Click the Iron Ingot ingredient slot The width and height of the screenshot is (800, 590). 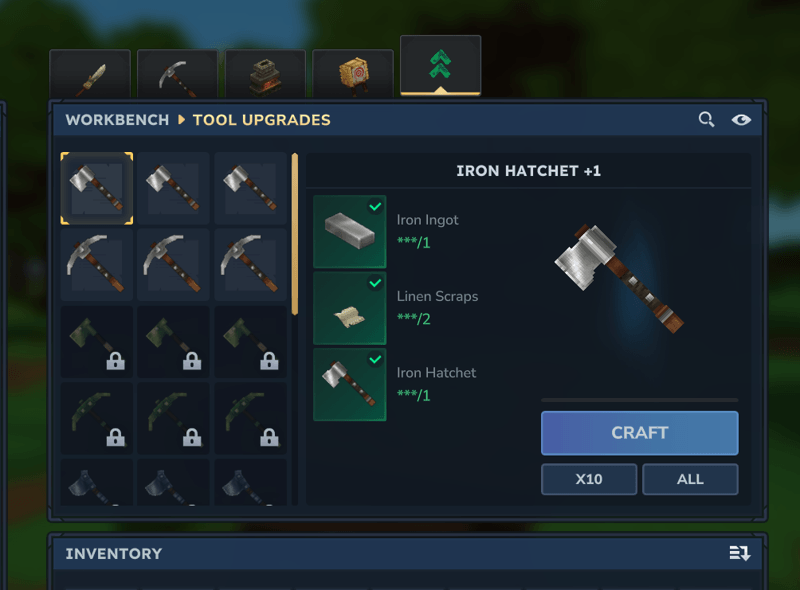point(350,232)
